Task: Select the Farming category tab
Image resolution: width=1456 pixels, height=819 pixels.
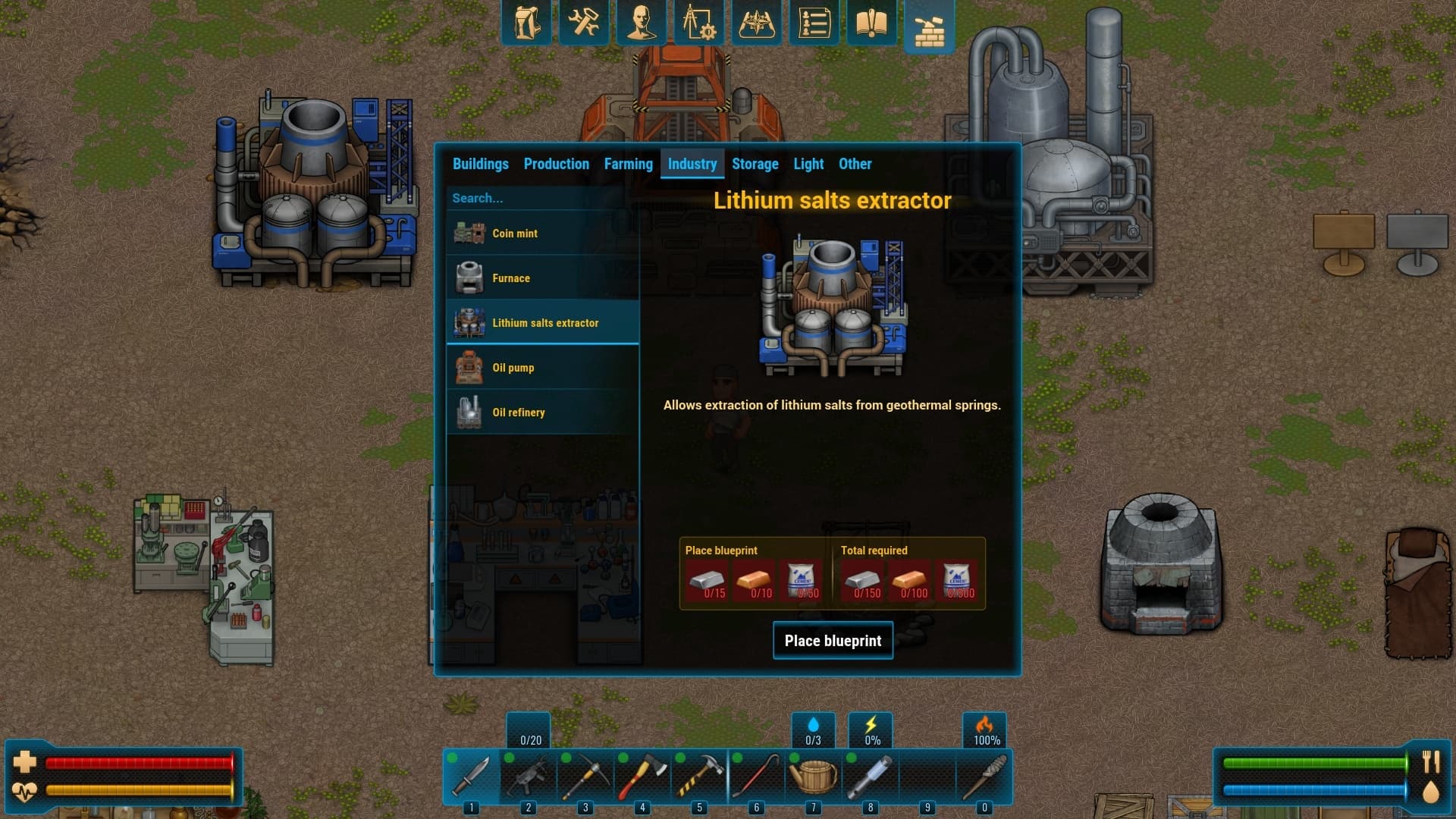Action: pos(628,164)
